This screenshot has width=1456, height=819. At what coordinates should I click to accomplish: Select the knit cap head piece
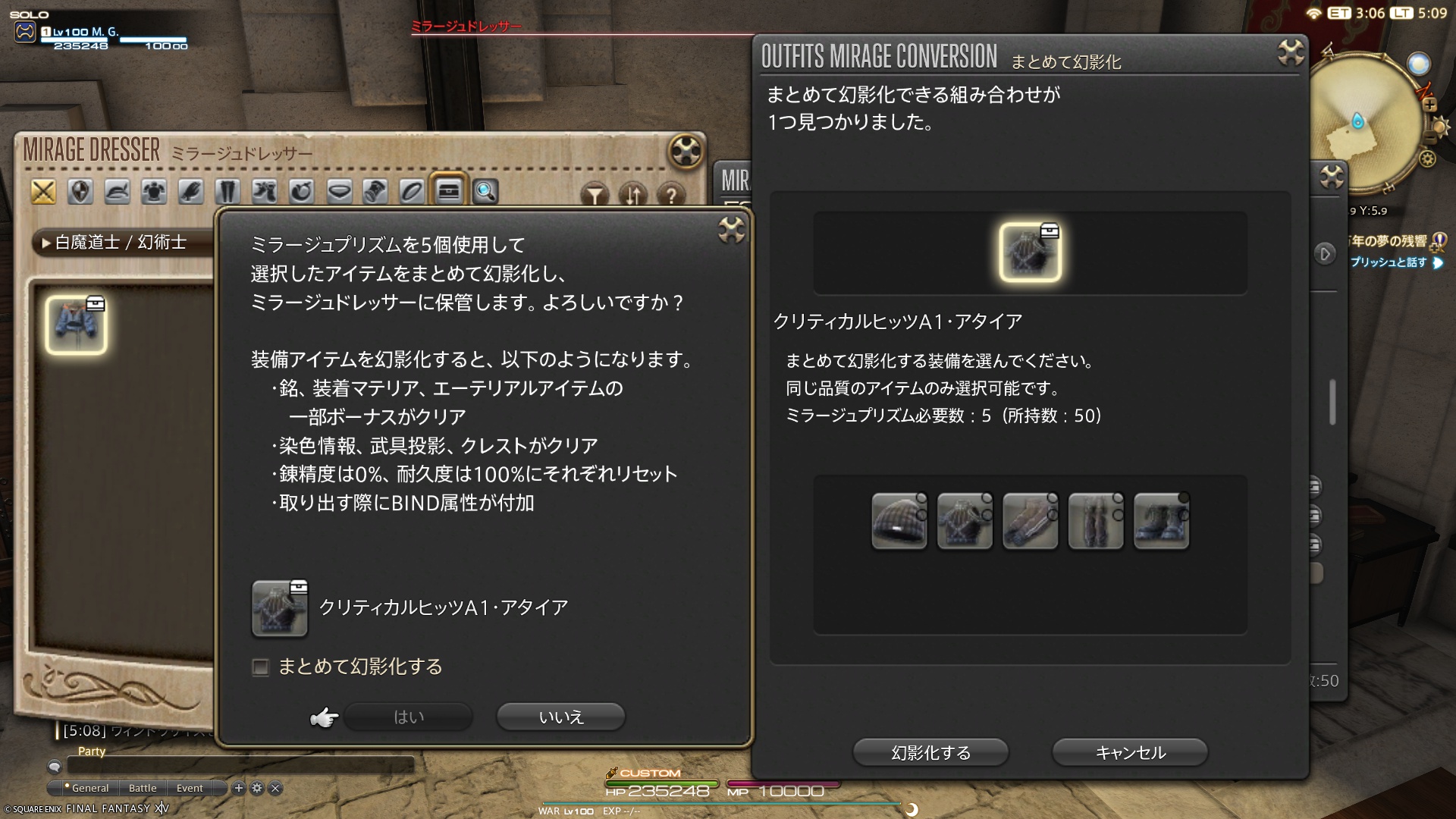[x=899, y=520]
